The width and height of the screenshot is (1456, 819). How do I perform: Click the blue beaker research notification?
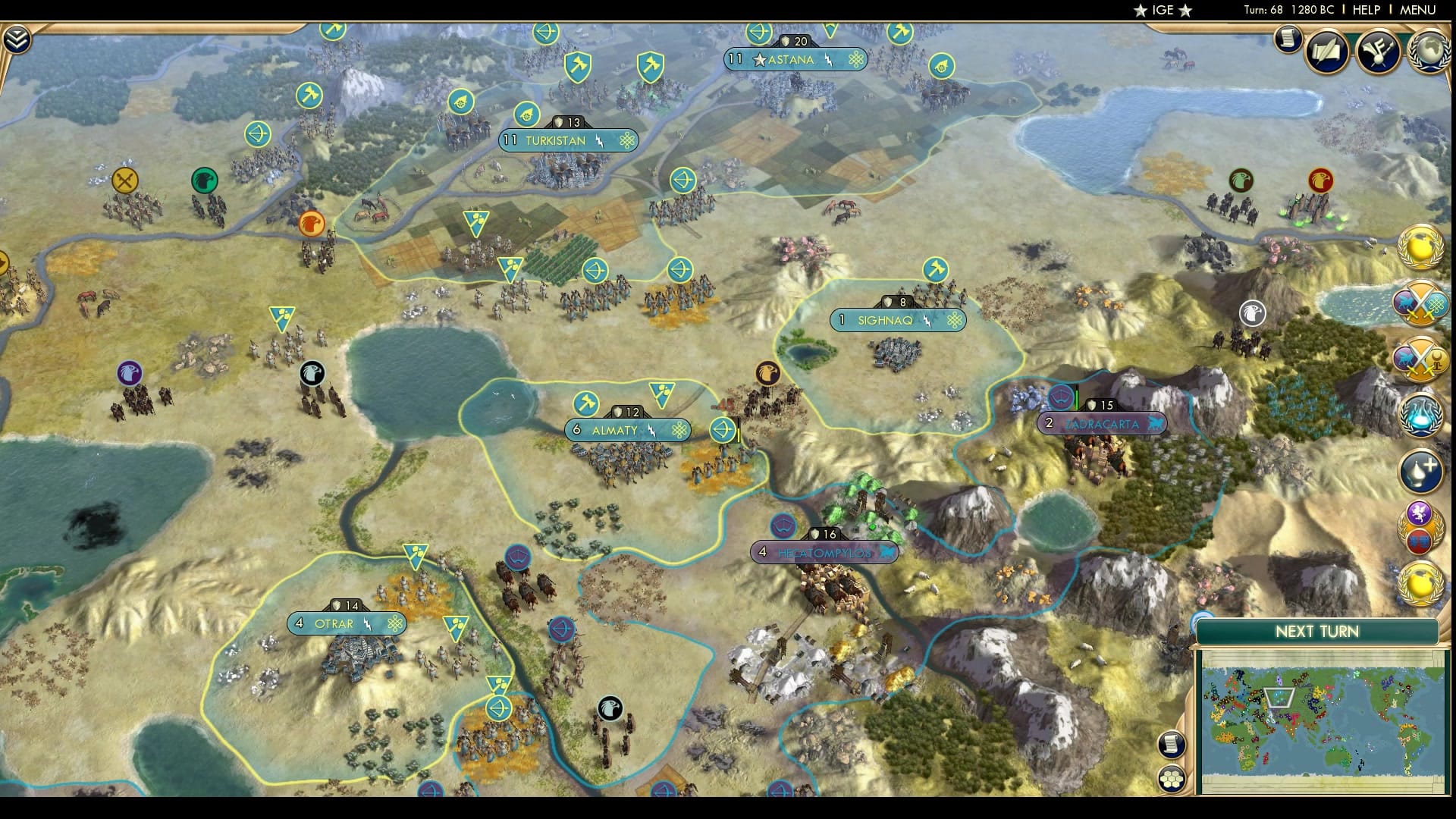[1424, 414]
